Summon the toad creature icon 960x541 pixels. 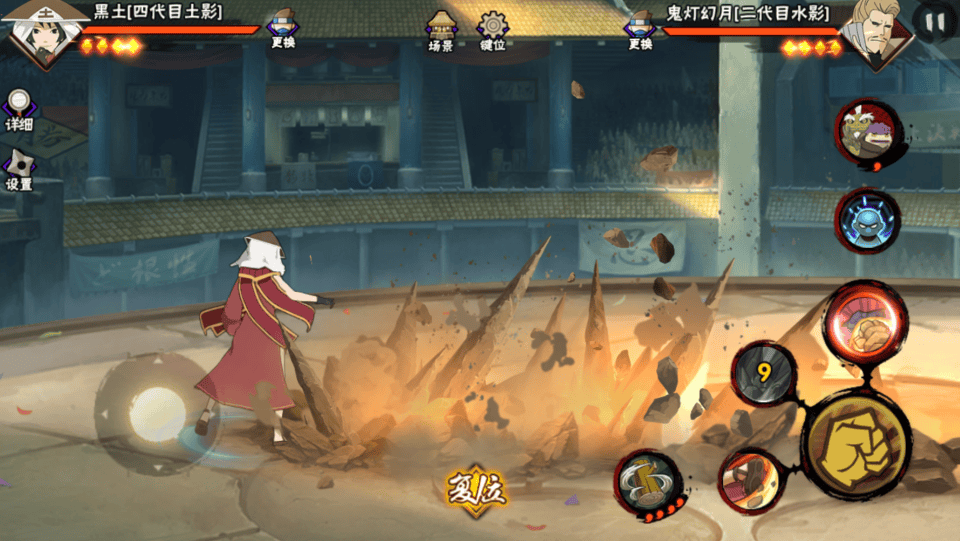pos(867,133)
